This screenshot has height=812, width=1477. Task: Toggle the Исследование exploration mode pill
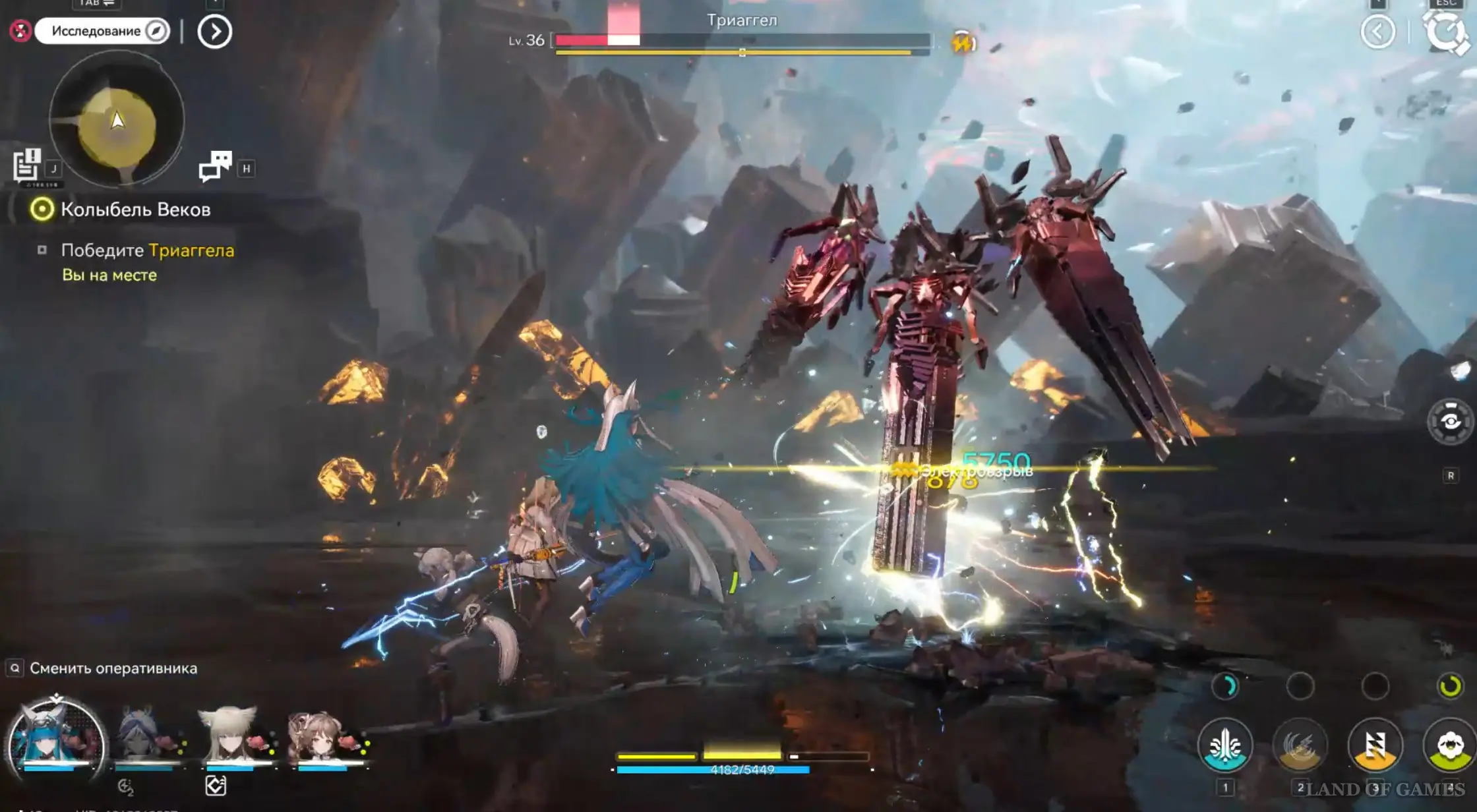pyautogui.click(x=103, y=31)
